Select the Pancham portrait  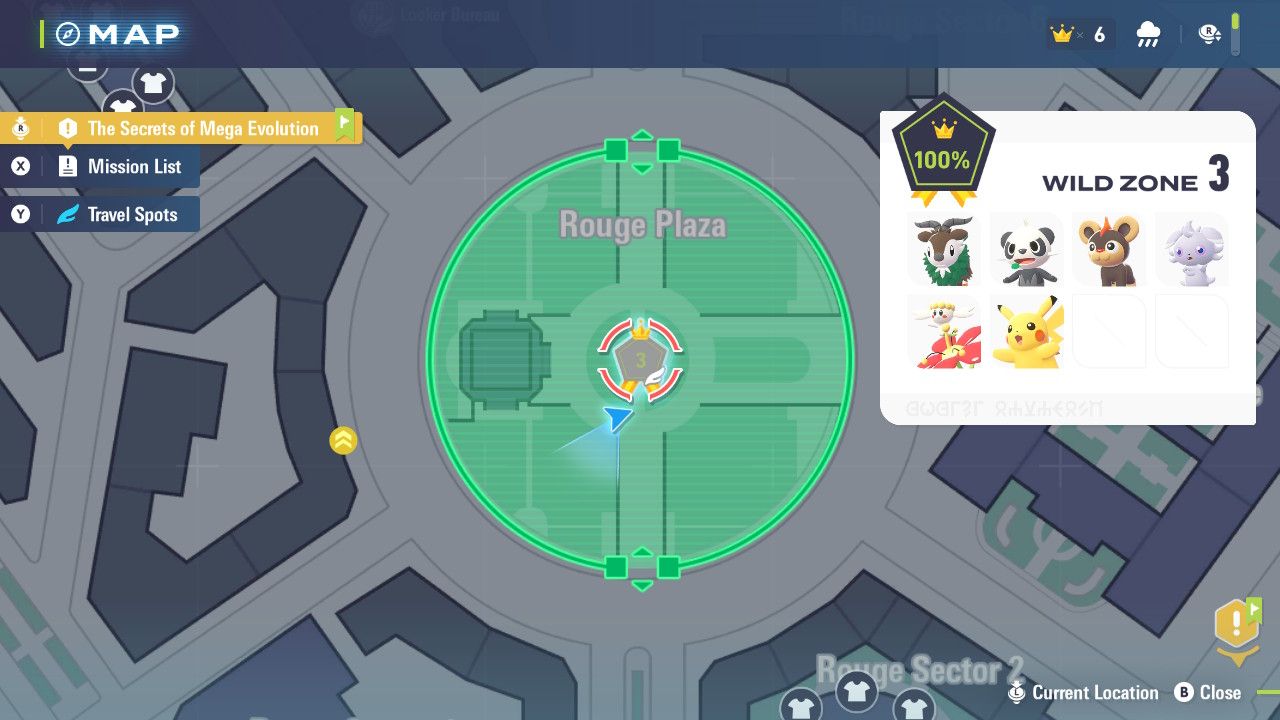(x=1026, y=248)
